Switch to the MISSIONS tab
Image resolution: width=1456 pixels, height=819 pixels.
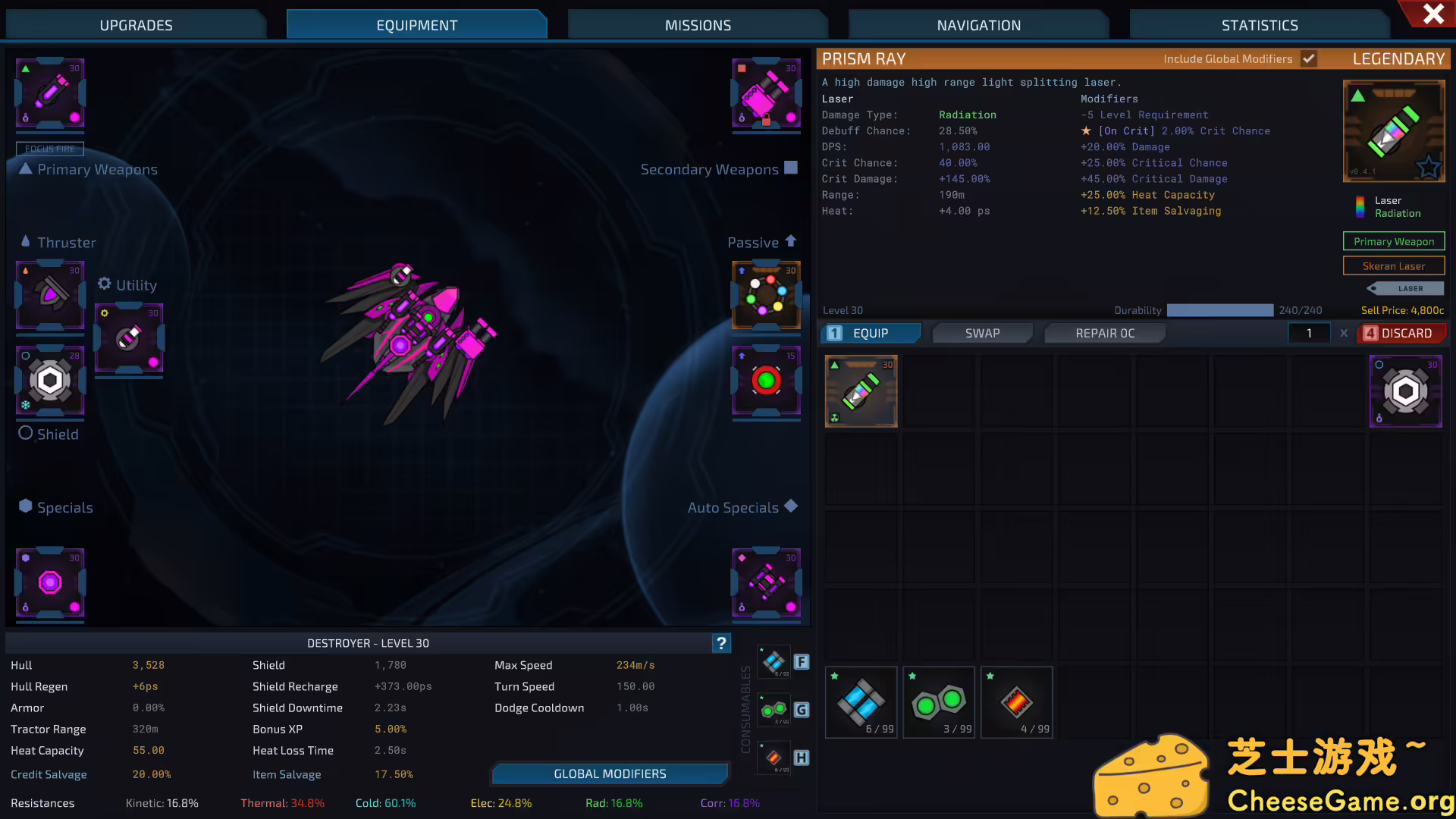(x=697, y=24)
